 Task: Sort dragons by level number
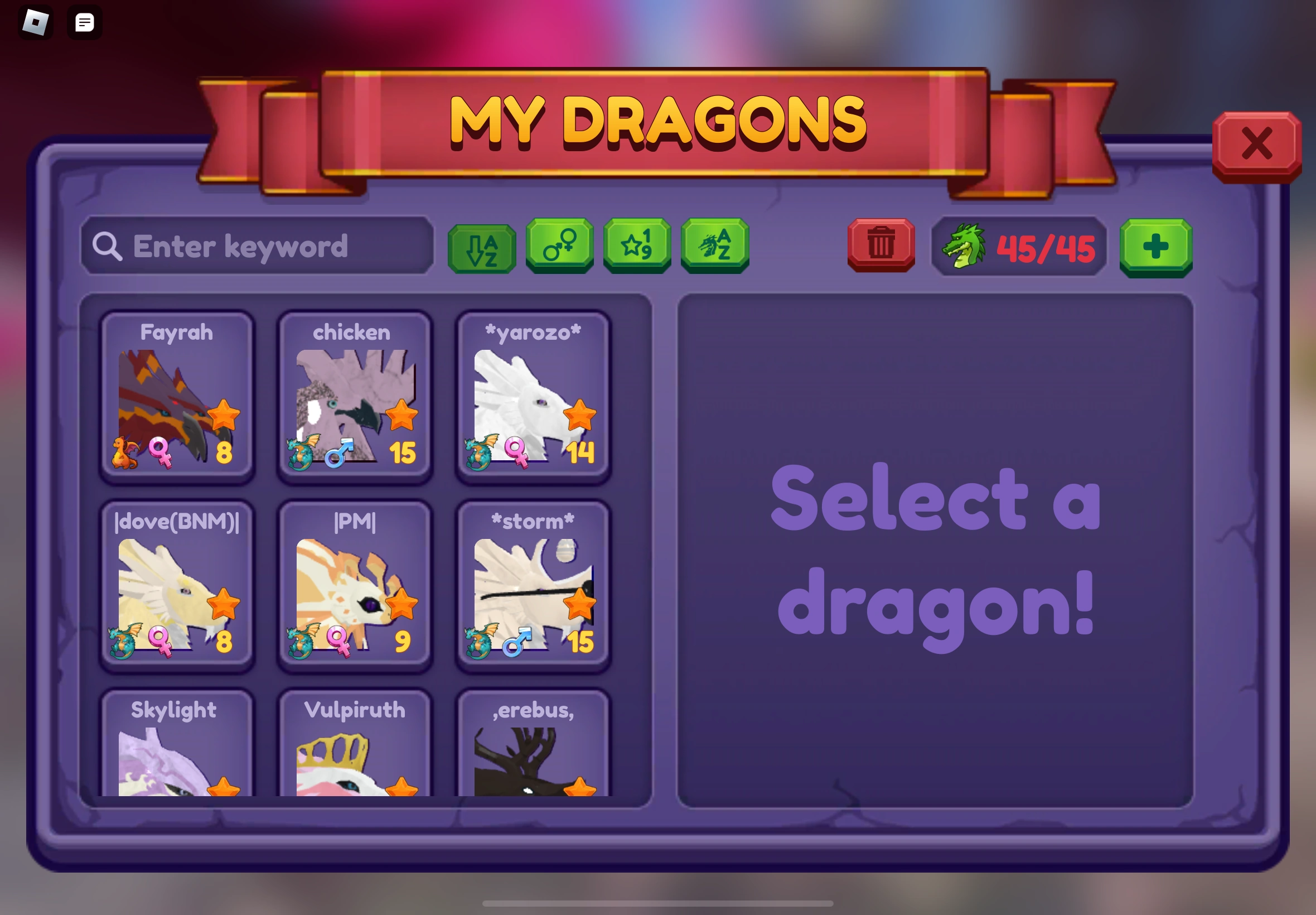point(636,247)
